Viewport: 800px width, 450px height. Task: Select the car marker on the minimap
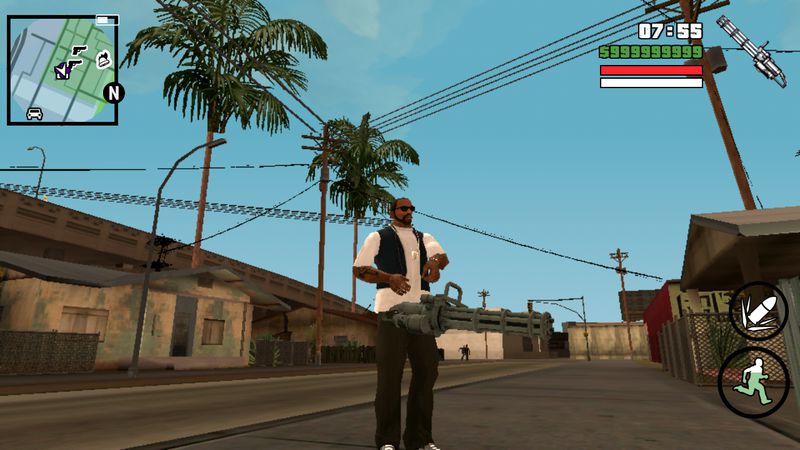[35, 112]
